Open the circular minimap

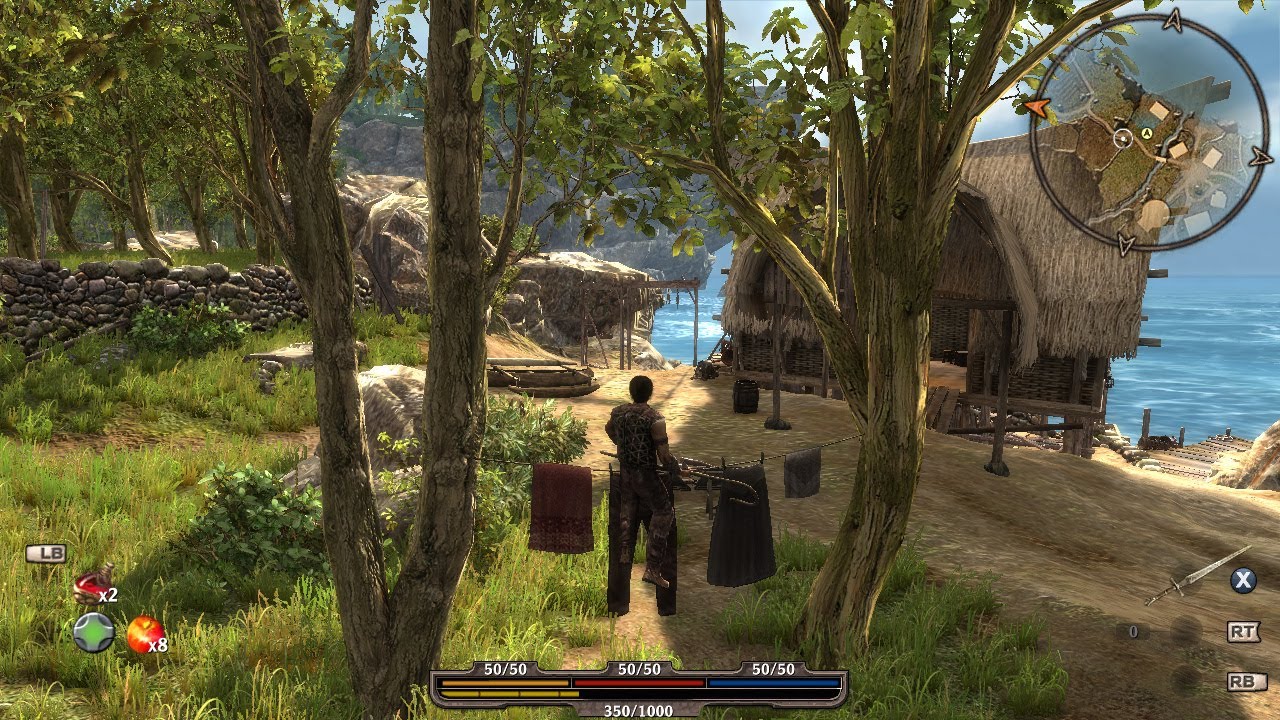[1149, 132]
